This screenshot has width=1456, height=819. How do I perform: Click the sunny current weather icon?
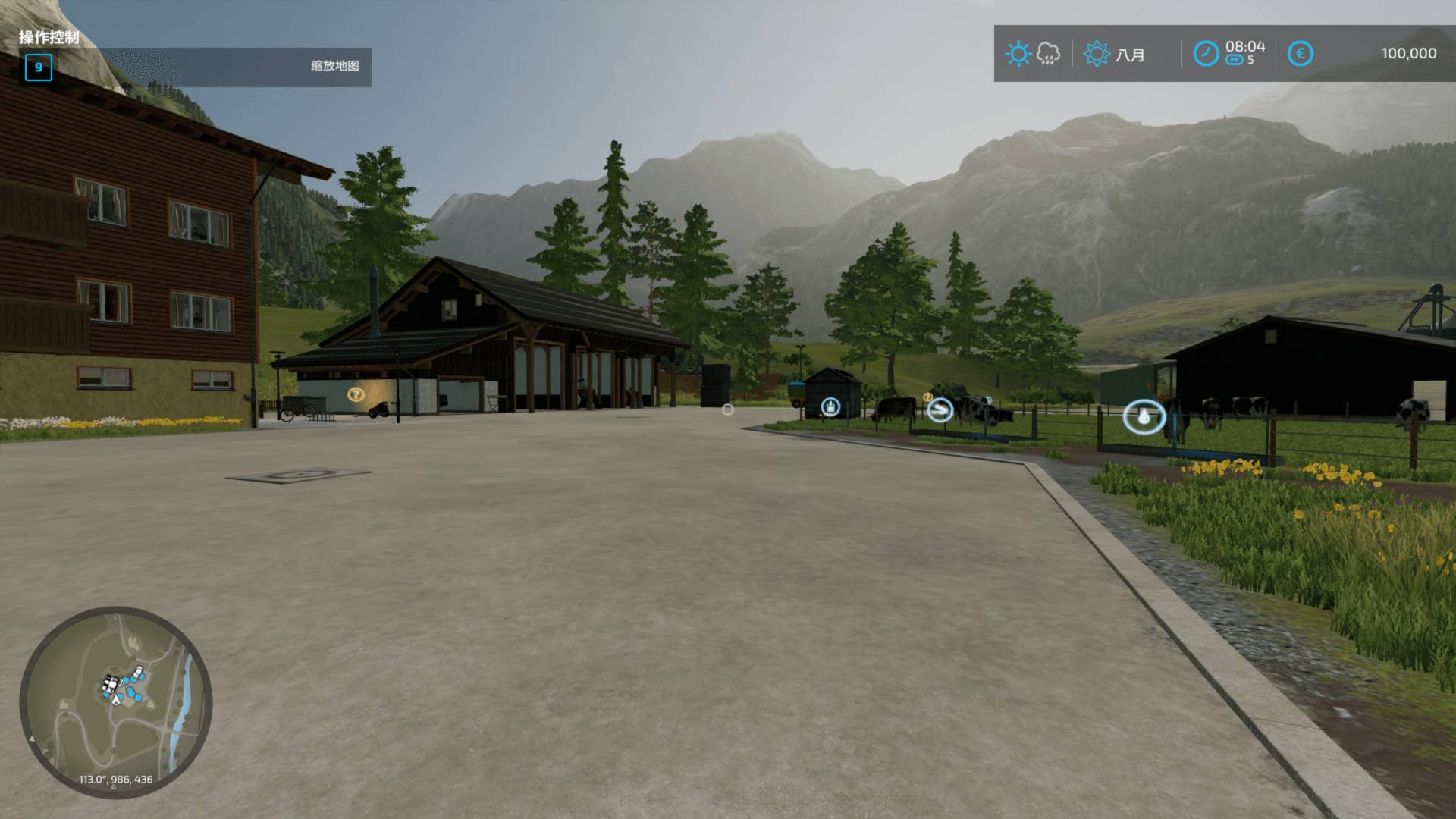click(1018, 54)
